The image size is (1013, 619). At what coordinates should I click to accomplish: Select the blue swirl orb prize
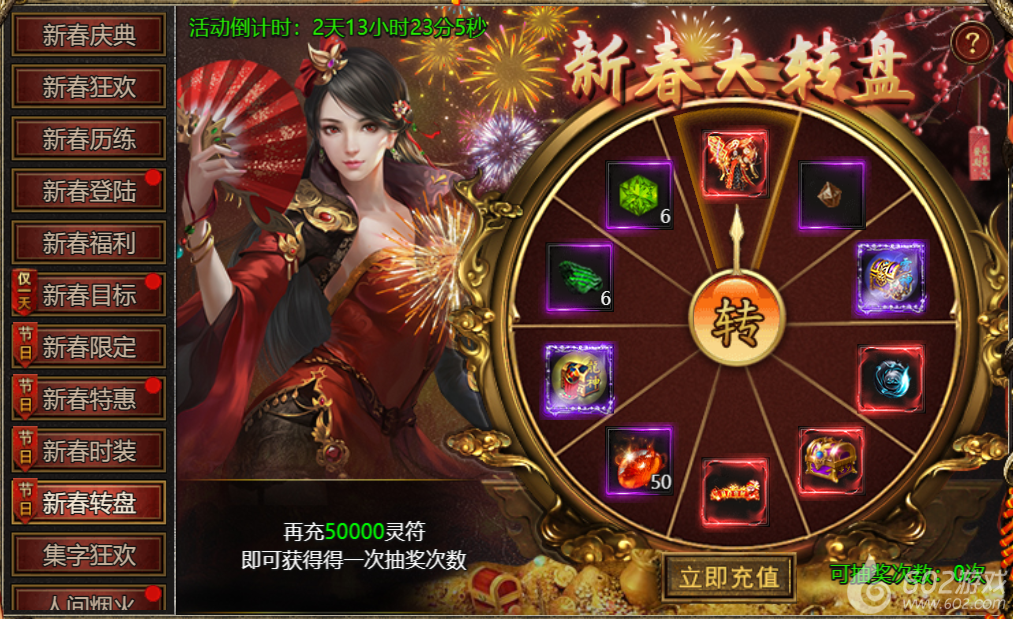(889, 378)
